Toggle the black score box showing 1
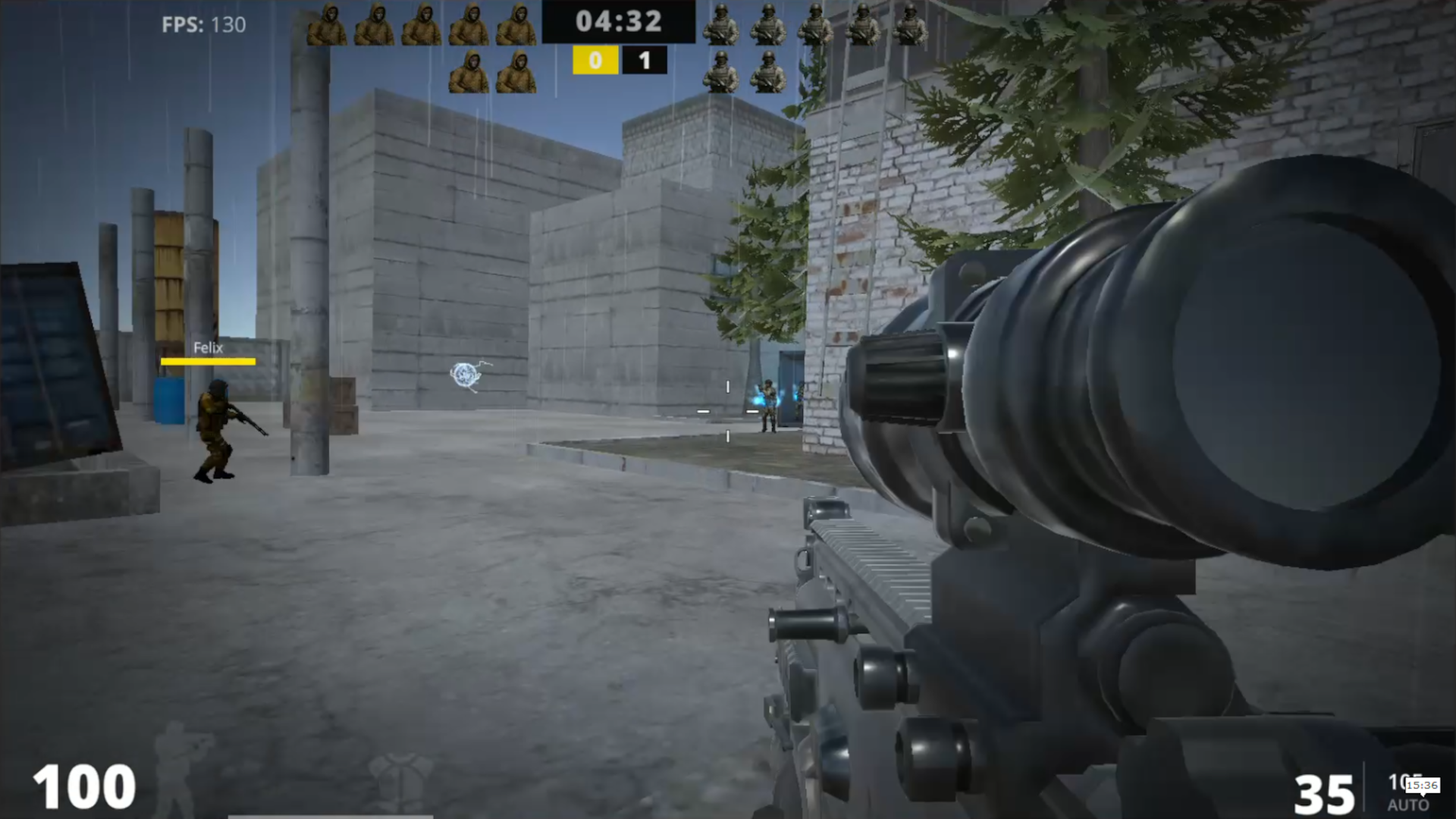This screenshot has width=1456, height=819. (644, 61)
